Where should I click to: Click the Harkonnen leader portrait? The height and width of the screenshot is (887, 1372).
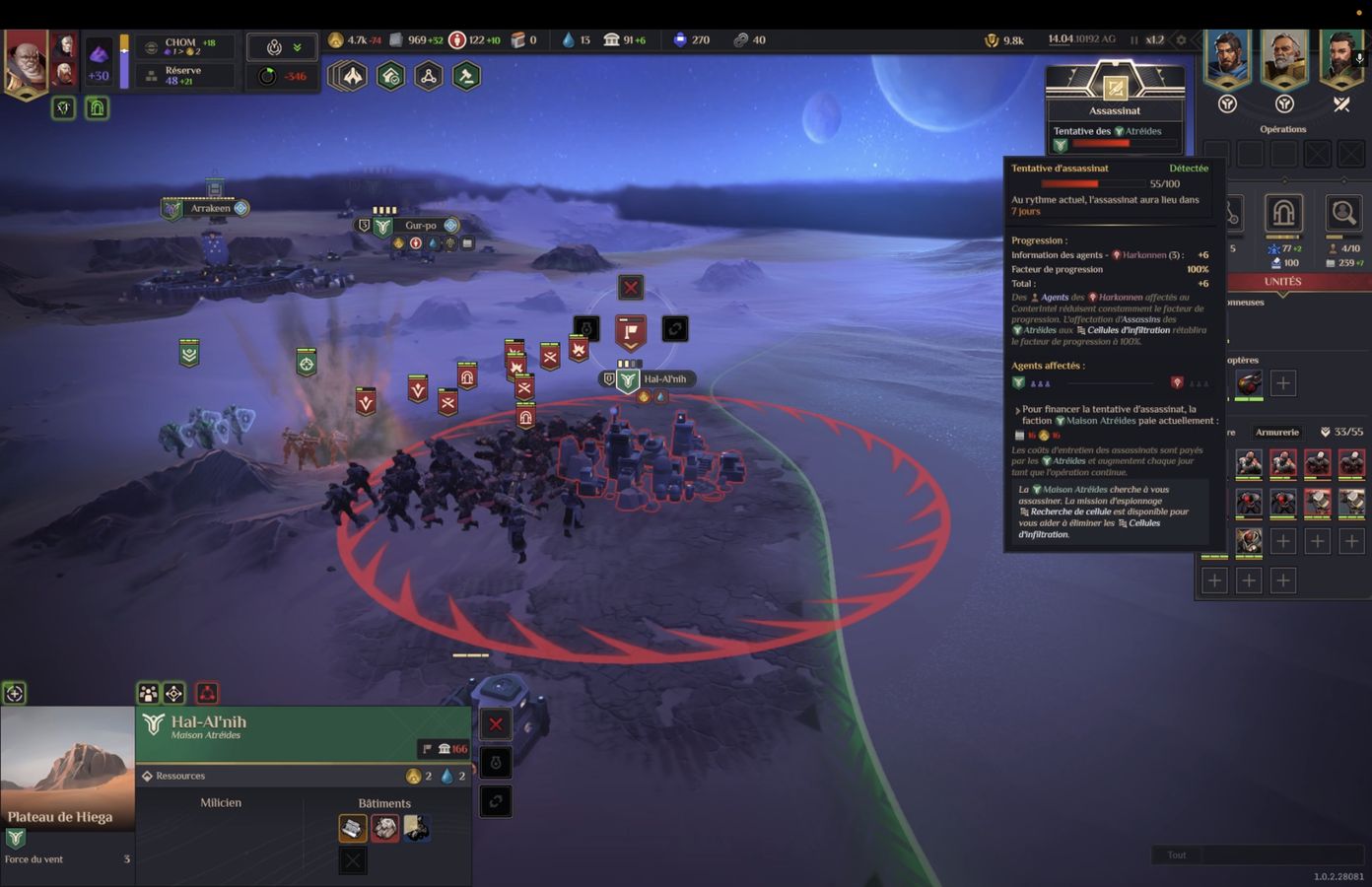point(27,61)
